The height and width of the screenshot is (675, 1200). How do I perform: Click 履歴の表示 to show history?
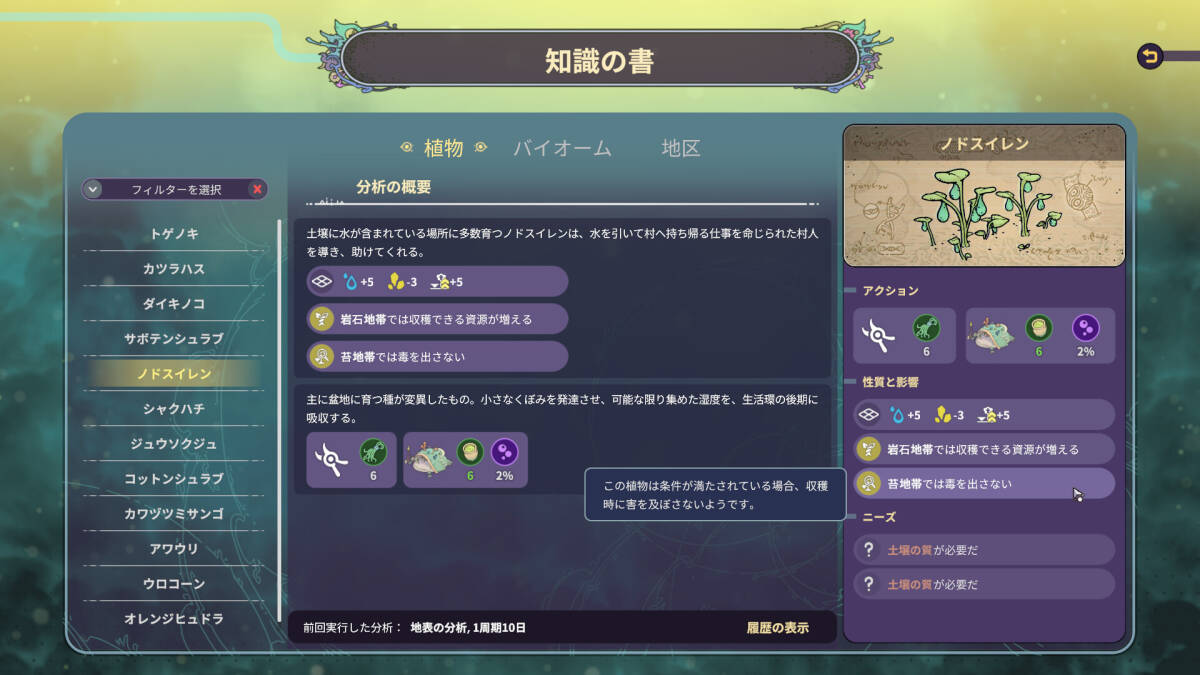pos(777,628)
